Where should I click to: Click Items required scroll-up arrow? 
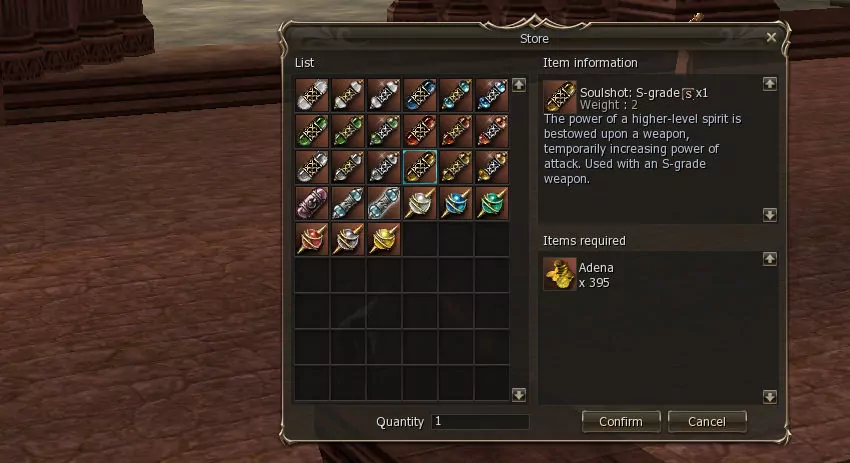click(x=769, y=258)
